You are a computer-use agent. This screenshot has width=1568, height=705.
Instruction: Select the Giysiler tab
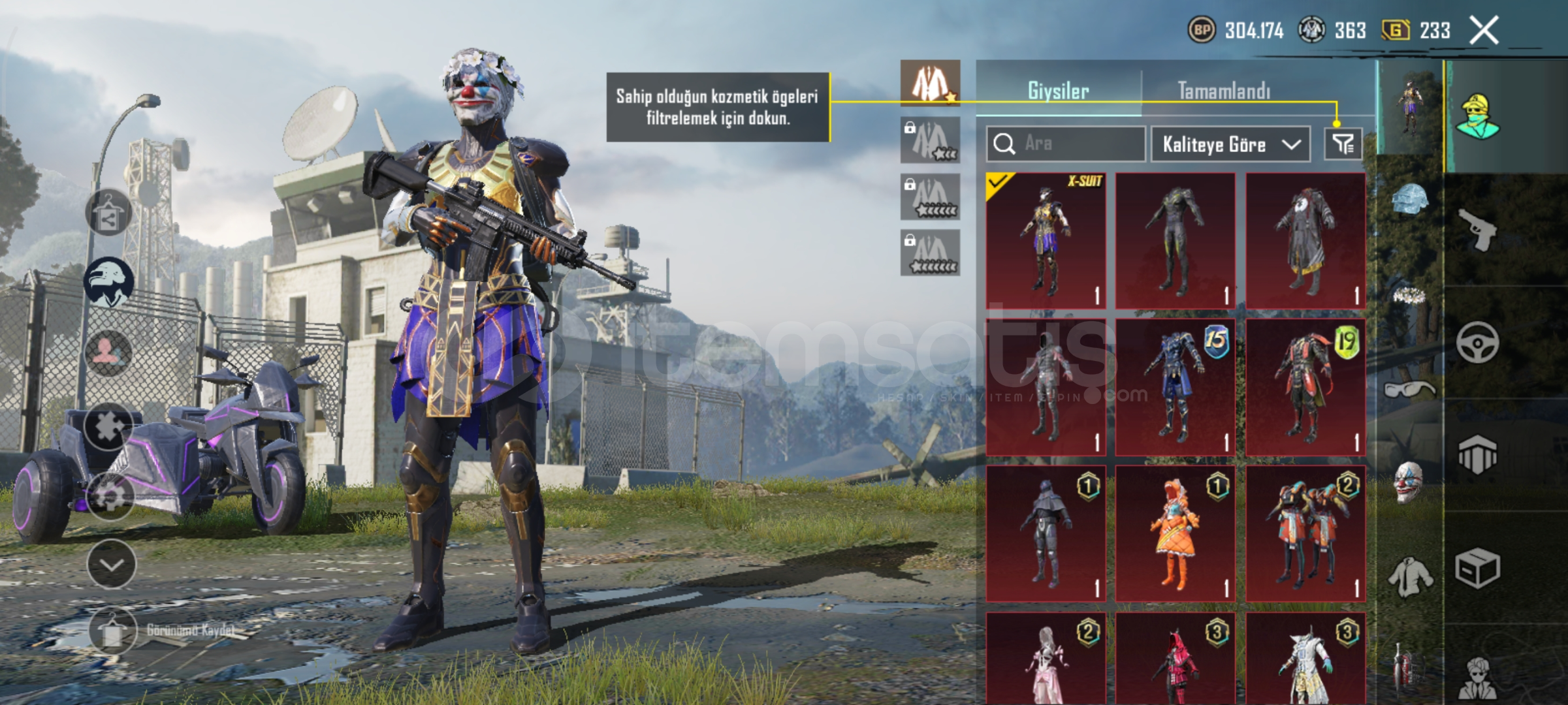click(x=1058, y=90)
